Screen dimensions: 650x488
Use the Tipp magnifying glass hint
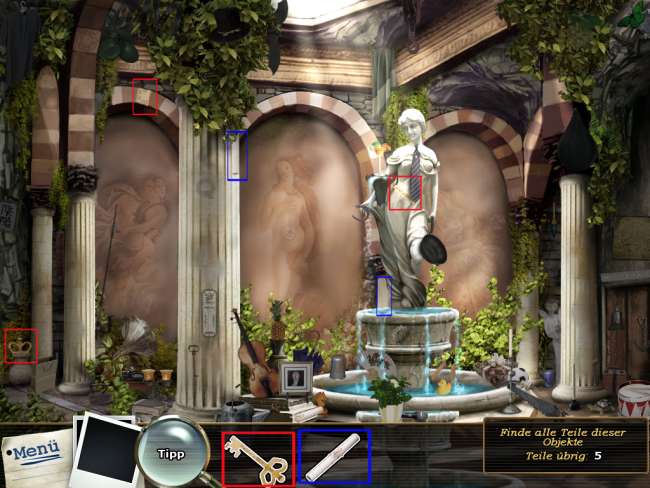tap(171, 453)
